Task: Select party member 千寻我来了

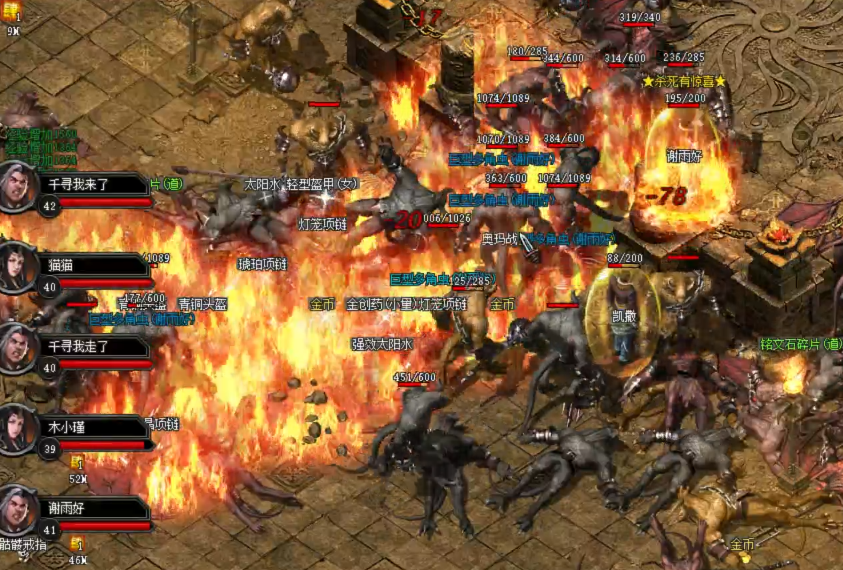Action: coord(90,185)
